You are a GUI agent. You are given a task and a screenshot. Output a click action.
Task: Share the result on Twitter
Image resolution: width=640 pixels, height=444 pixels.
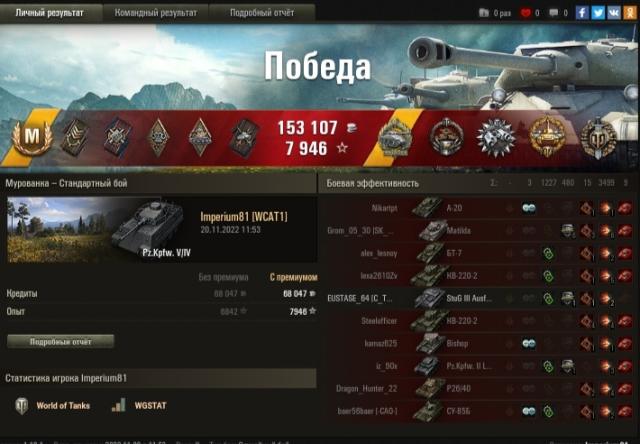click(598, 12)
